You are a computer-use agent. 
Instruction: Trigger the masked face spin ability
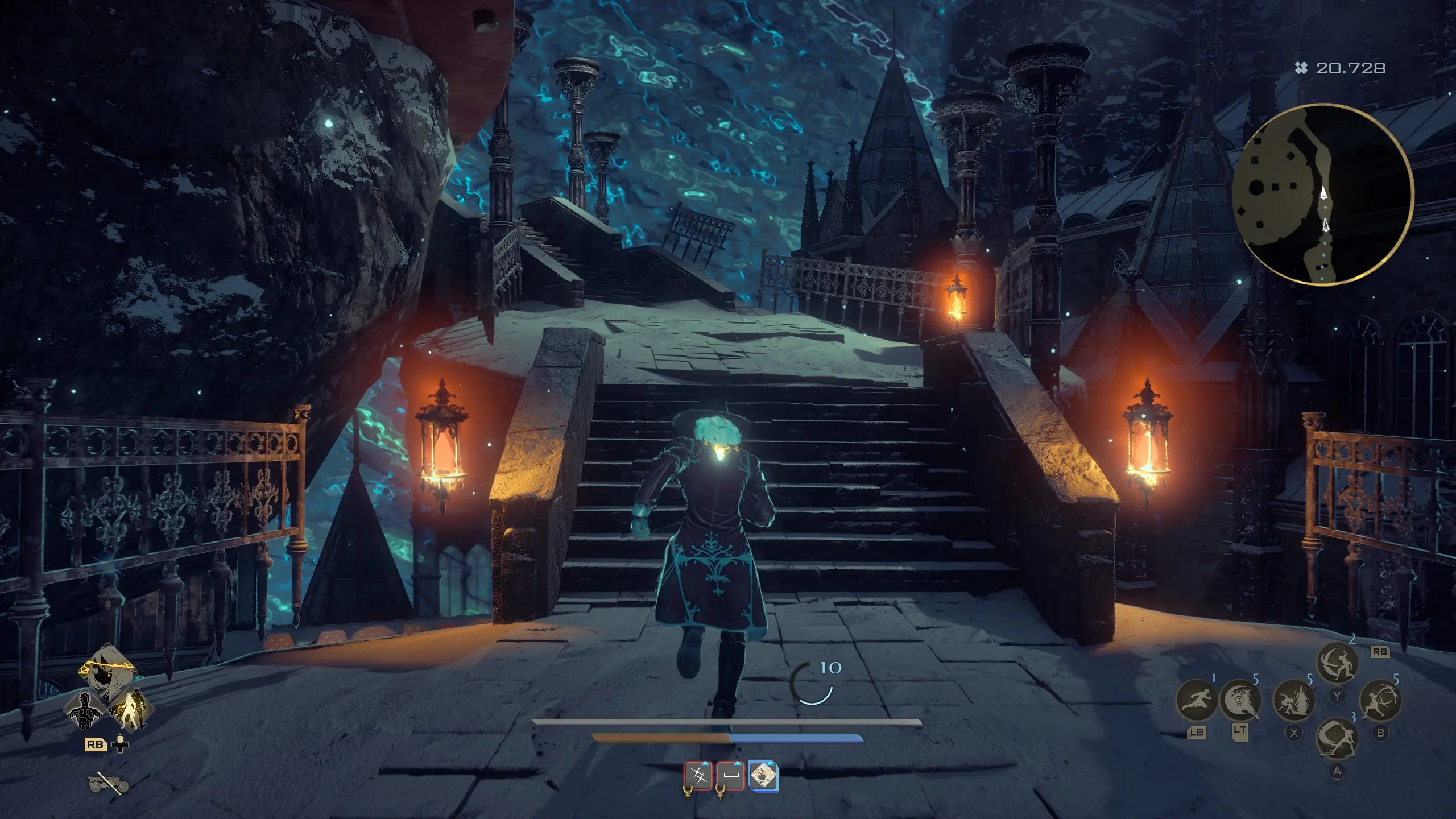pyautogui.click(x=1240, y=700)
